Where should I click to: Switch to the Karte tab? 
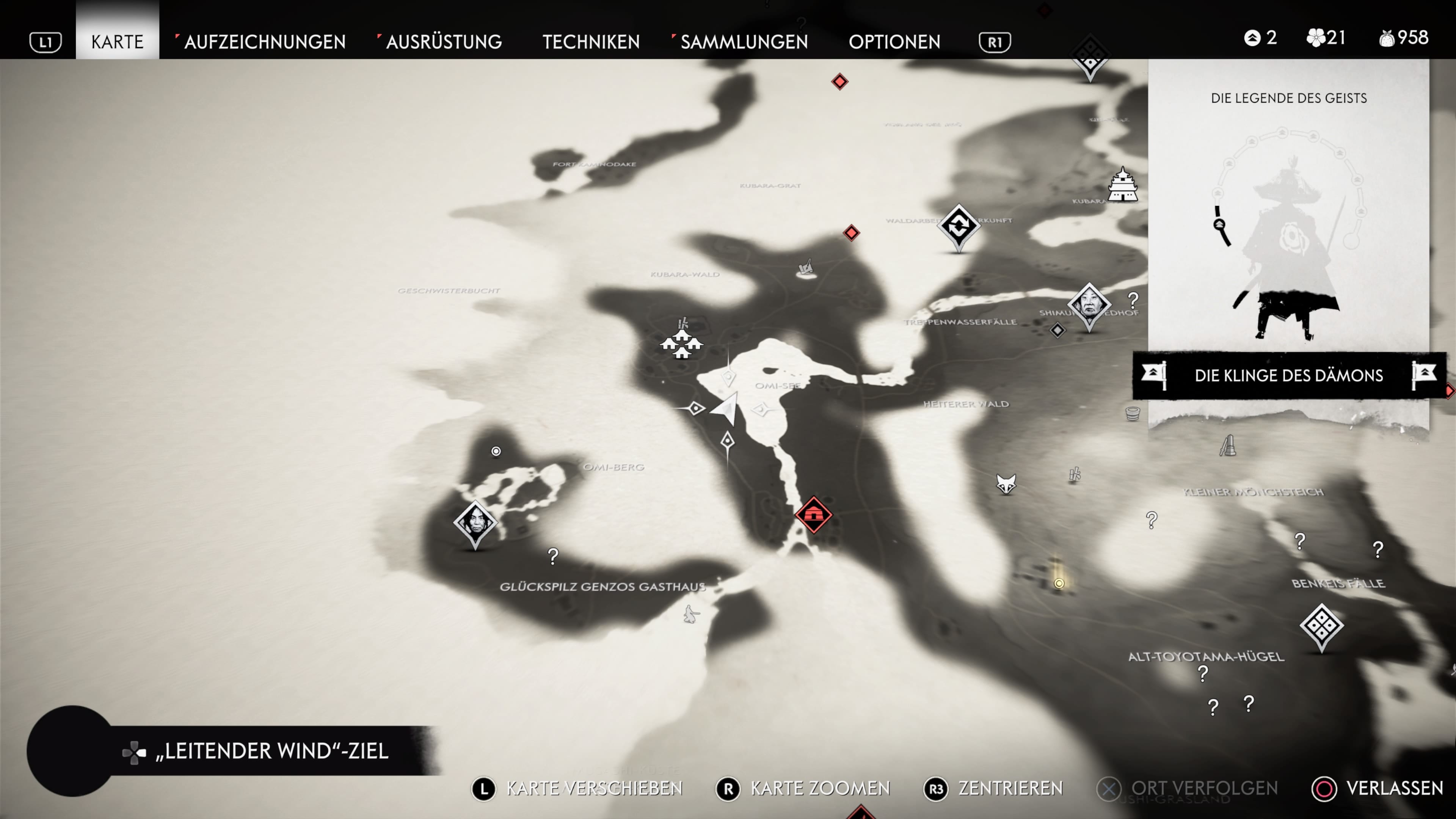tap(117, 41)
